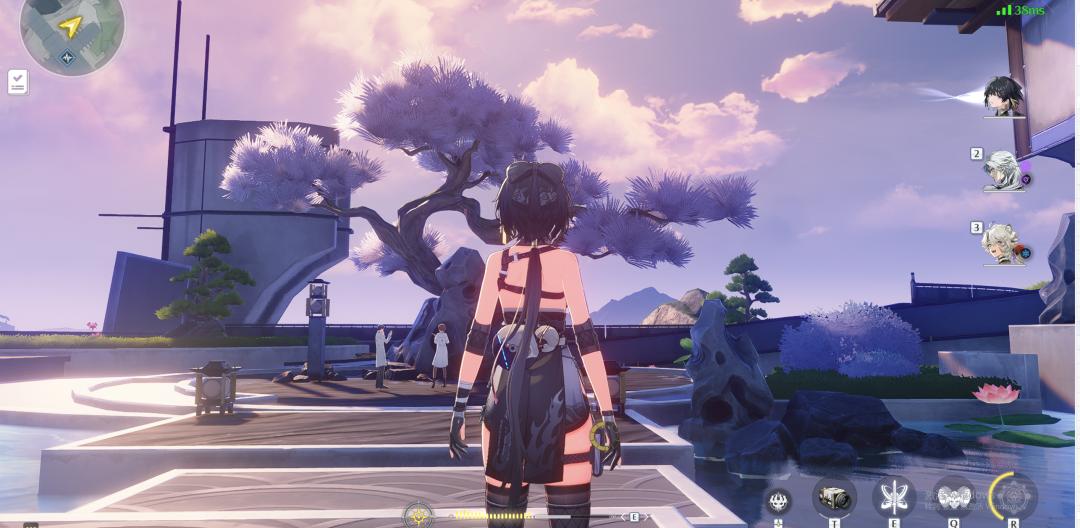Click the small crown emblem skill icon

pos(779,501)
